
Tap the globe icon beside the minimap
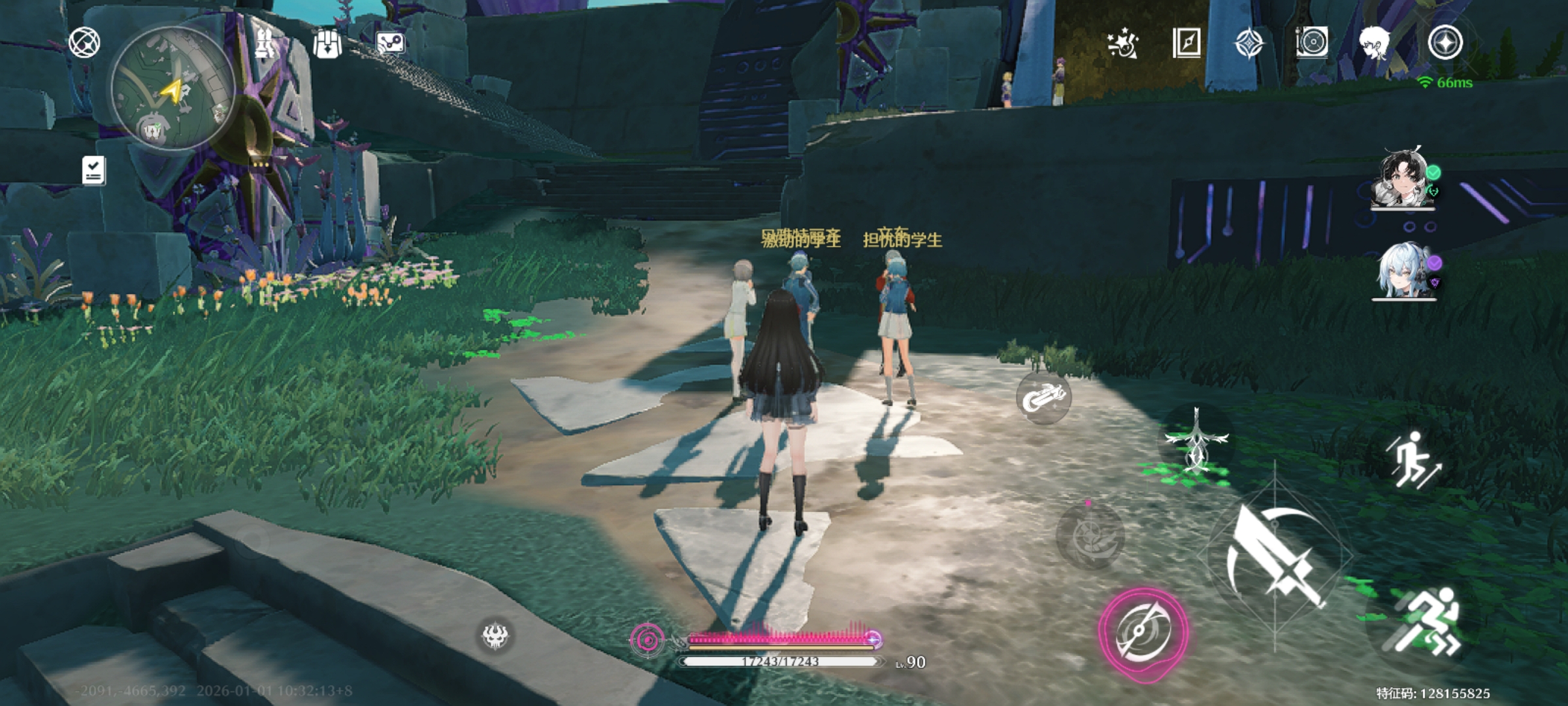point(84,43)
